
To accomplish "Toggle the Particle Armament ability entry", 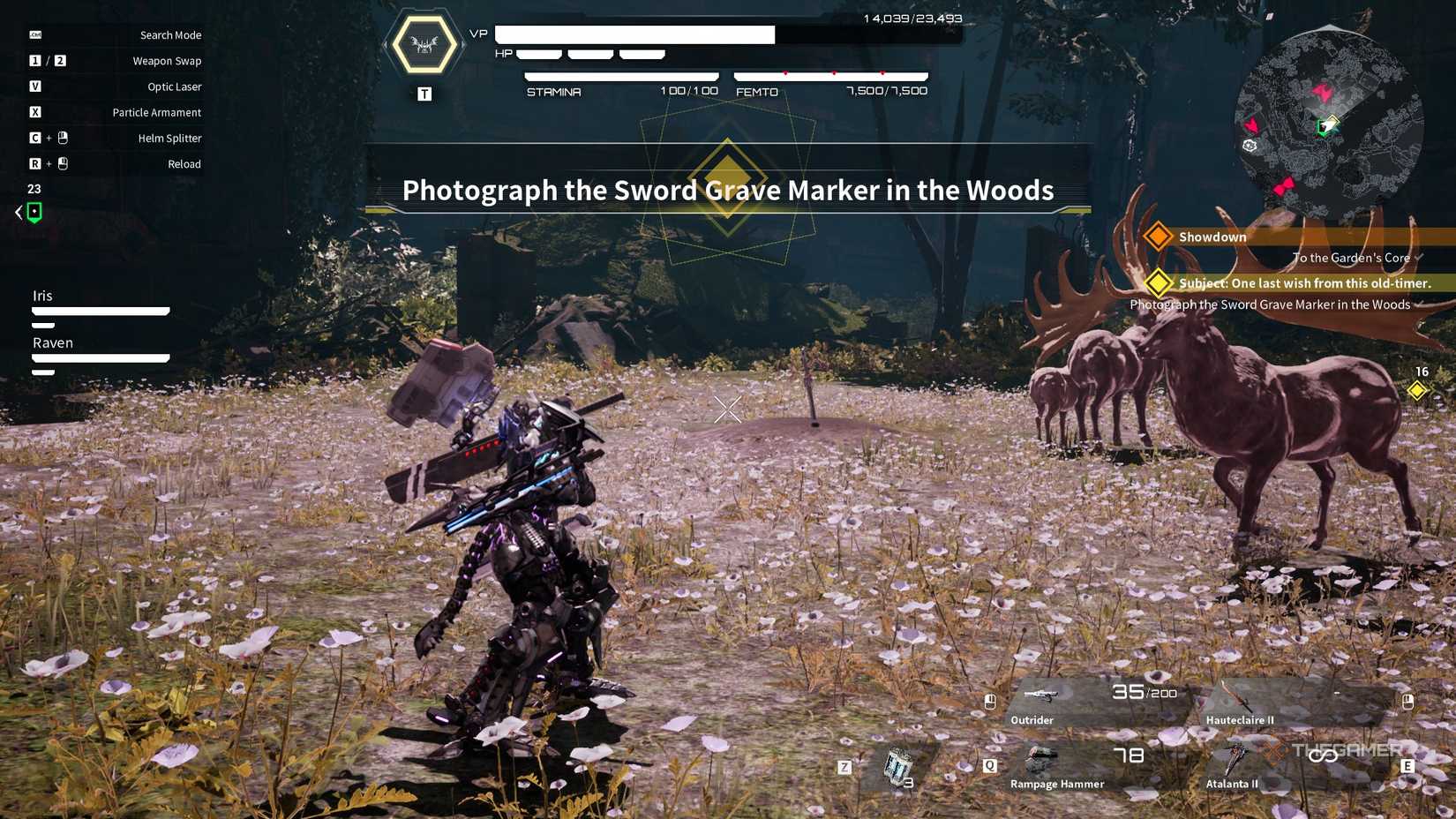I will (156, 112).
